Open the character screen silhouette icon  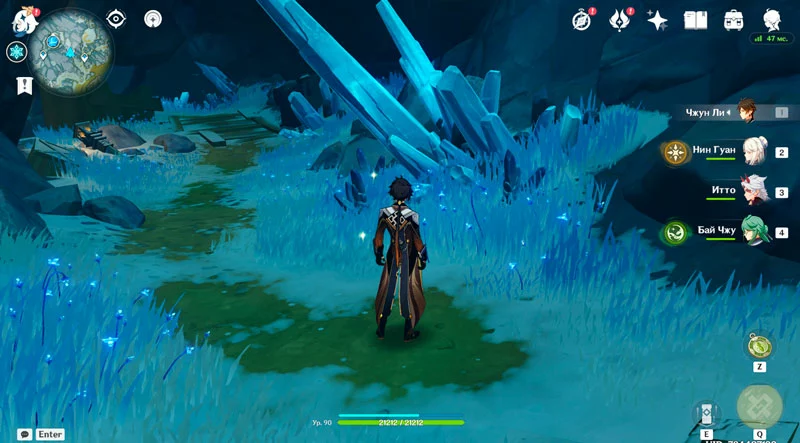(771, 19)
